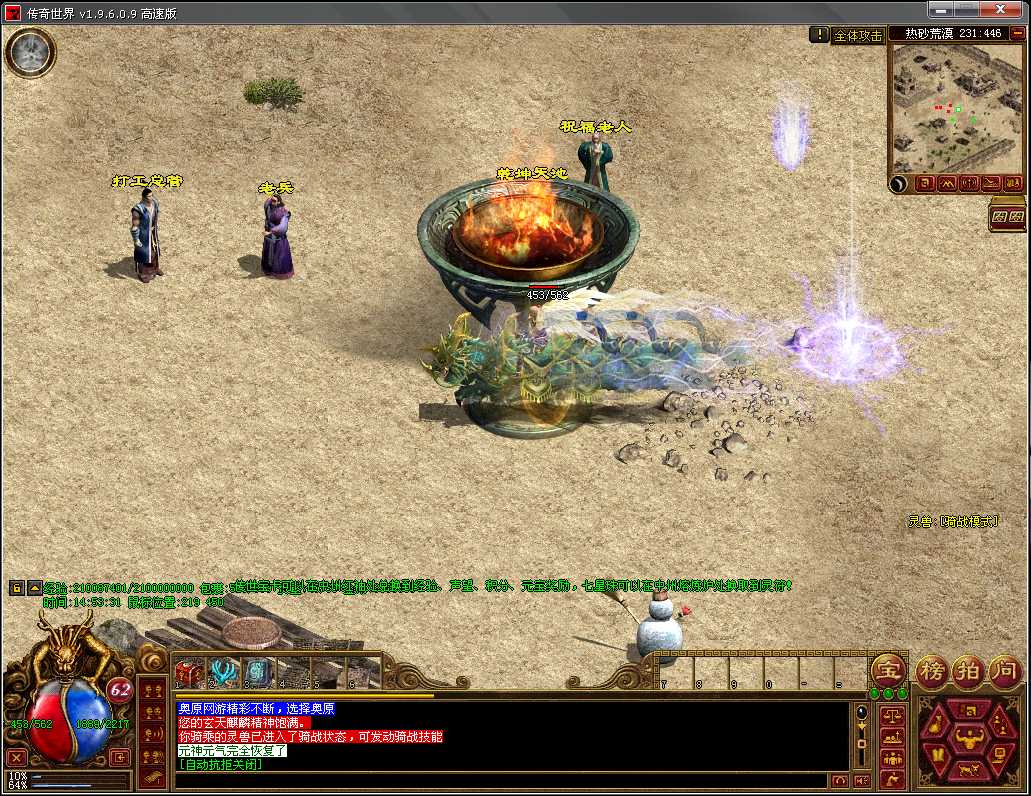Screen dimensions: 1031x796
Task: Open the 问 help button
Action: 1005,669
